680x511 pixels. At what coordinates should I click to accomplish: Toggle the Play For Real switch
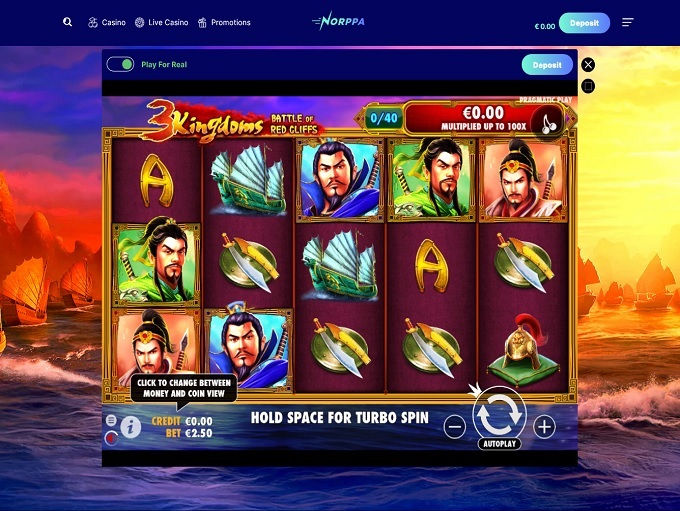click(x=120, y=64)
